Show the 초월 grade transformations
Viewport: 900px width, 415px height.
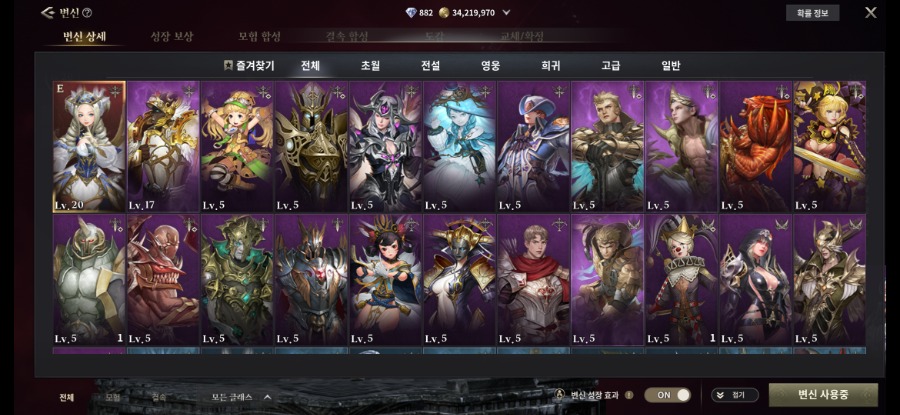click(x=370, y=66)
